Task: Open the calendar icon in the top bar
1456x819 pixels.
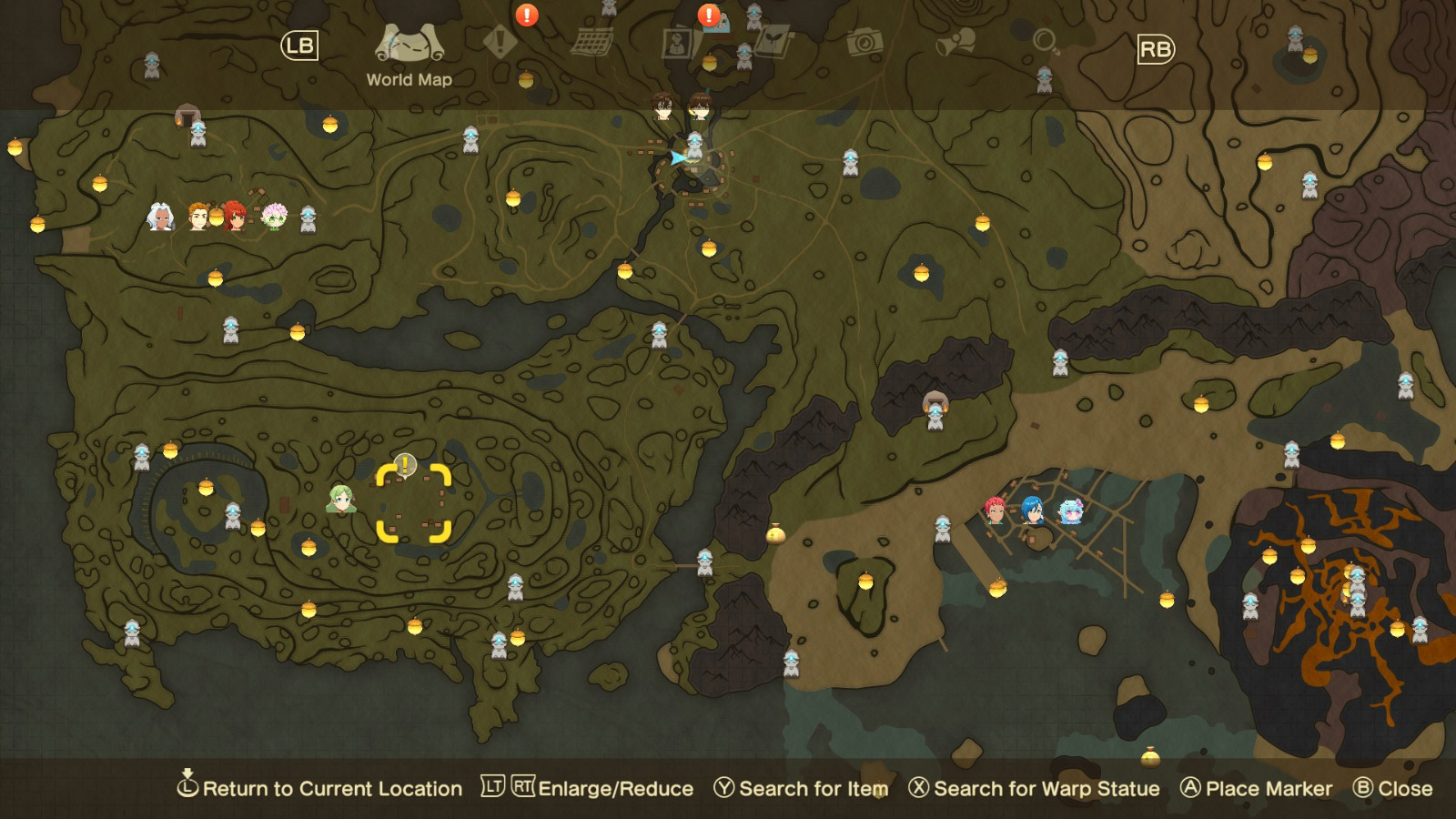Action: click(592, 41)
